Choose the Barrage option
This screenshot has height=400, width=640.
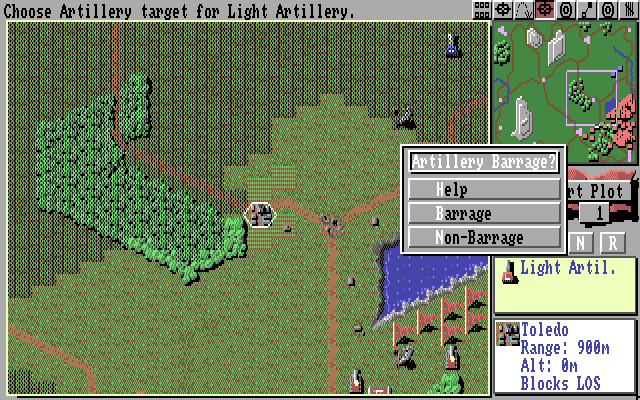pyautogui.click(x=484, y=213)
